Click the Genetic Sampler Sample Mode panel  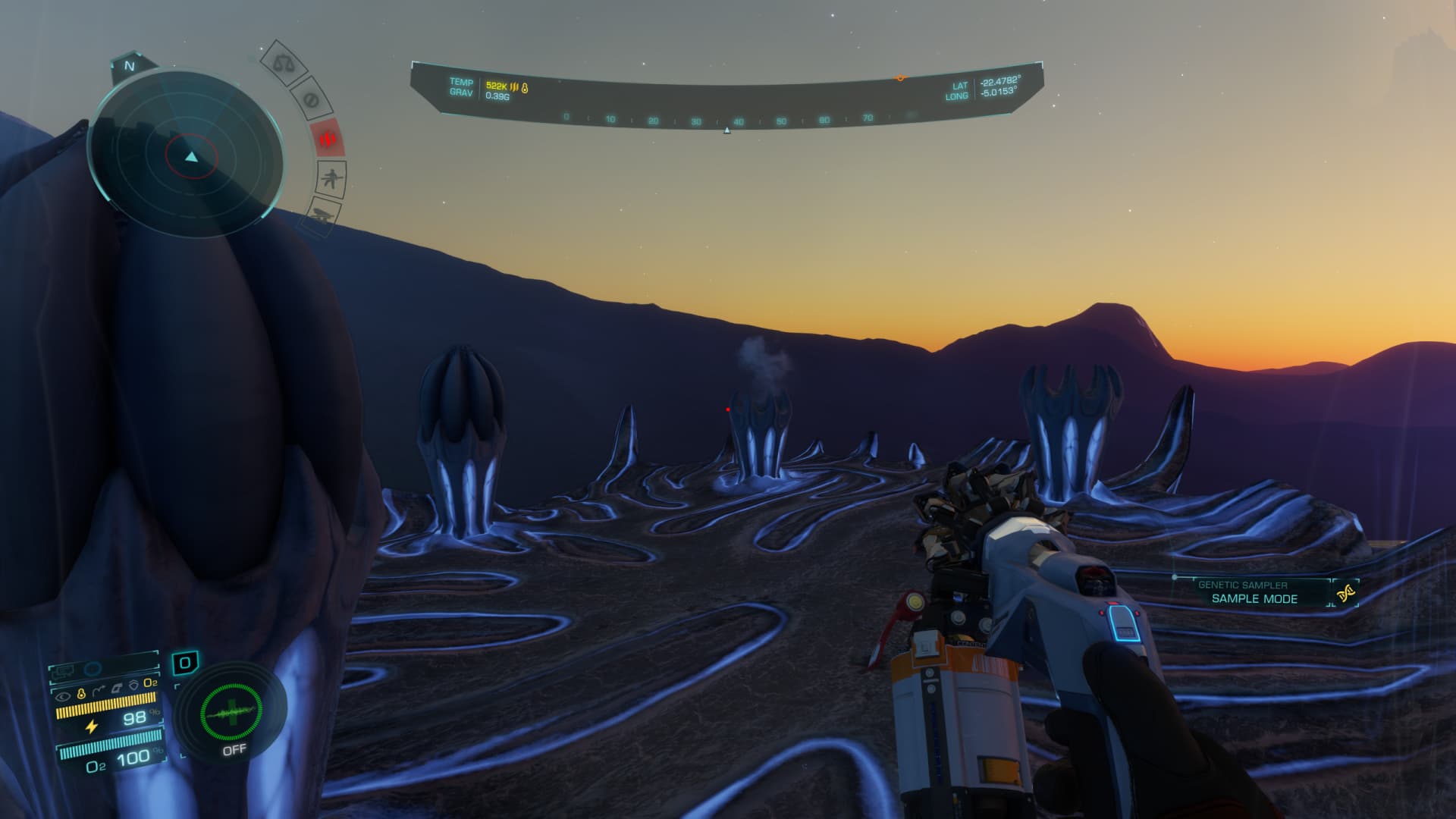tap(1253, 592)
